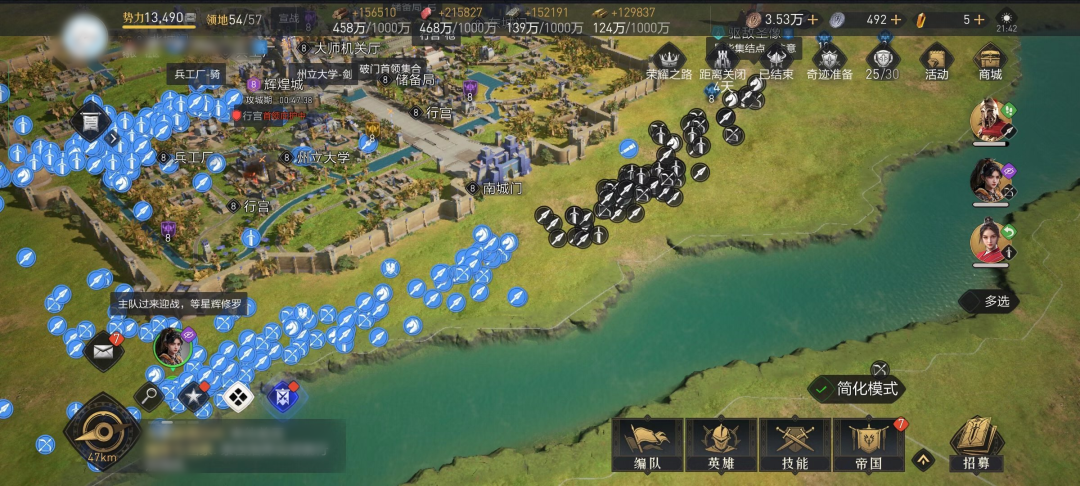Screen dimensions: 1080x486
Task: Open the 荣耀之路 crown icon
Action: click(x=669, y=58)
